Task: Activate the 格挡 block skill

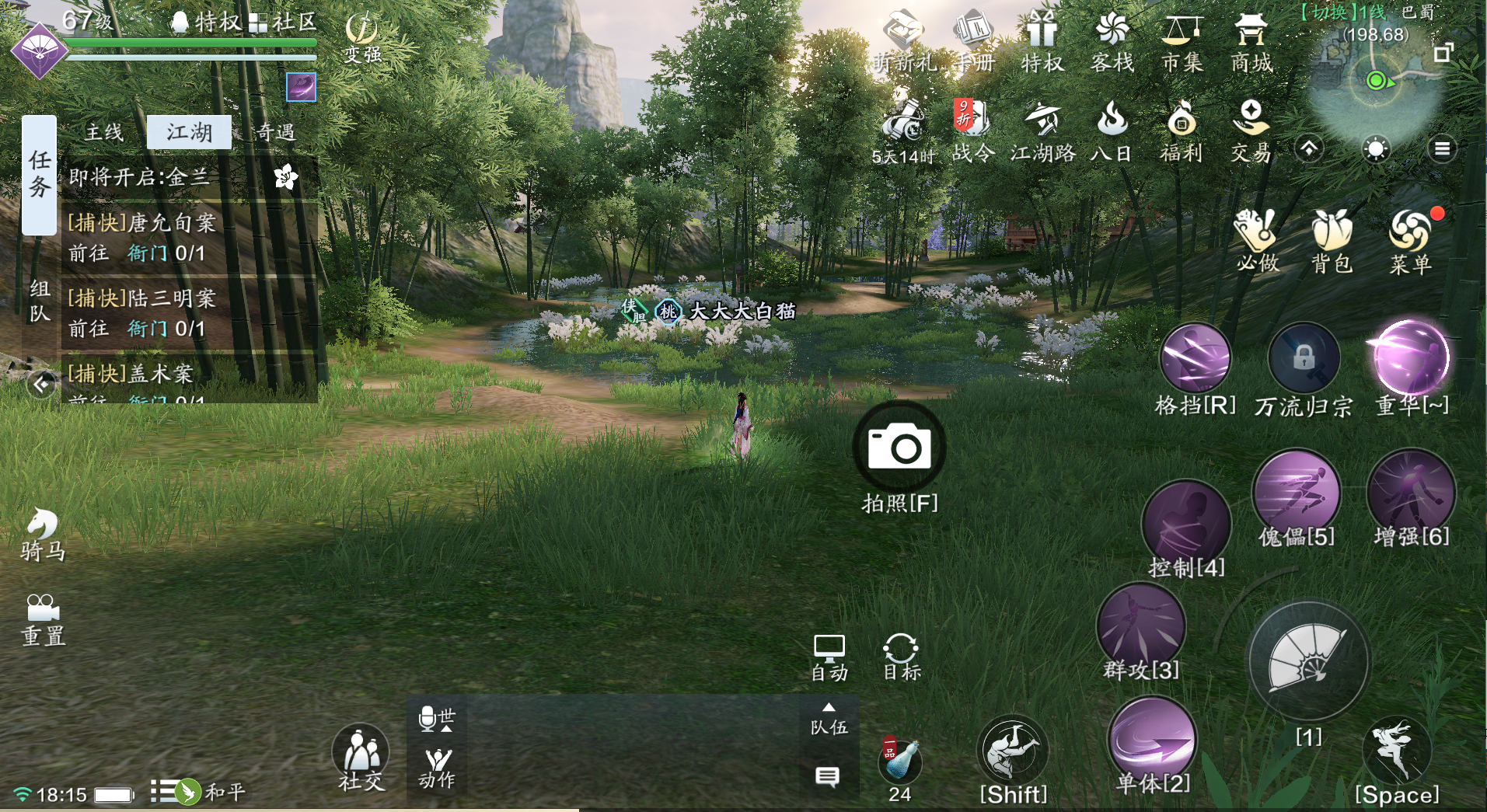Action: point(1195,359)
